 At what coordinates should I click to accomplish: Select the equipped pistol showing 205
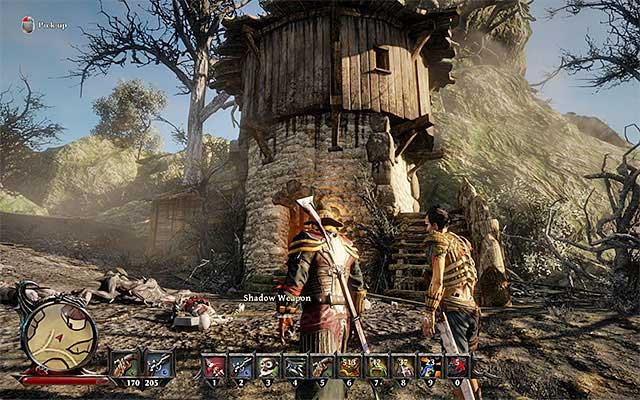[x=158, y=362]
